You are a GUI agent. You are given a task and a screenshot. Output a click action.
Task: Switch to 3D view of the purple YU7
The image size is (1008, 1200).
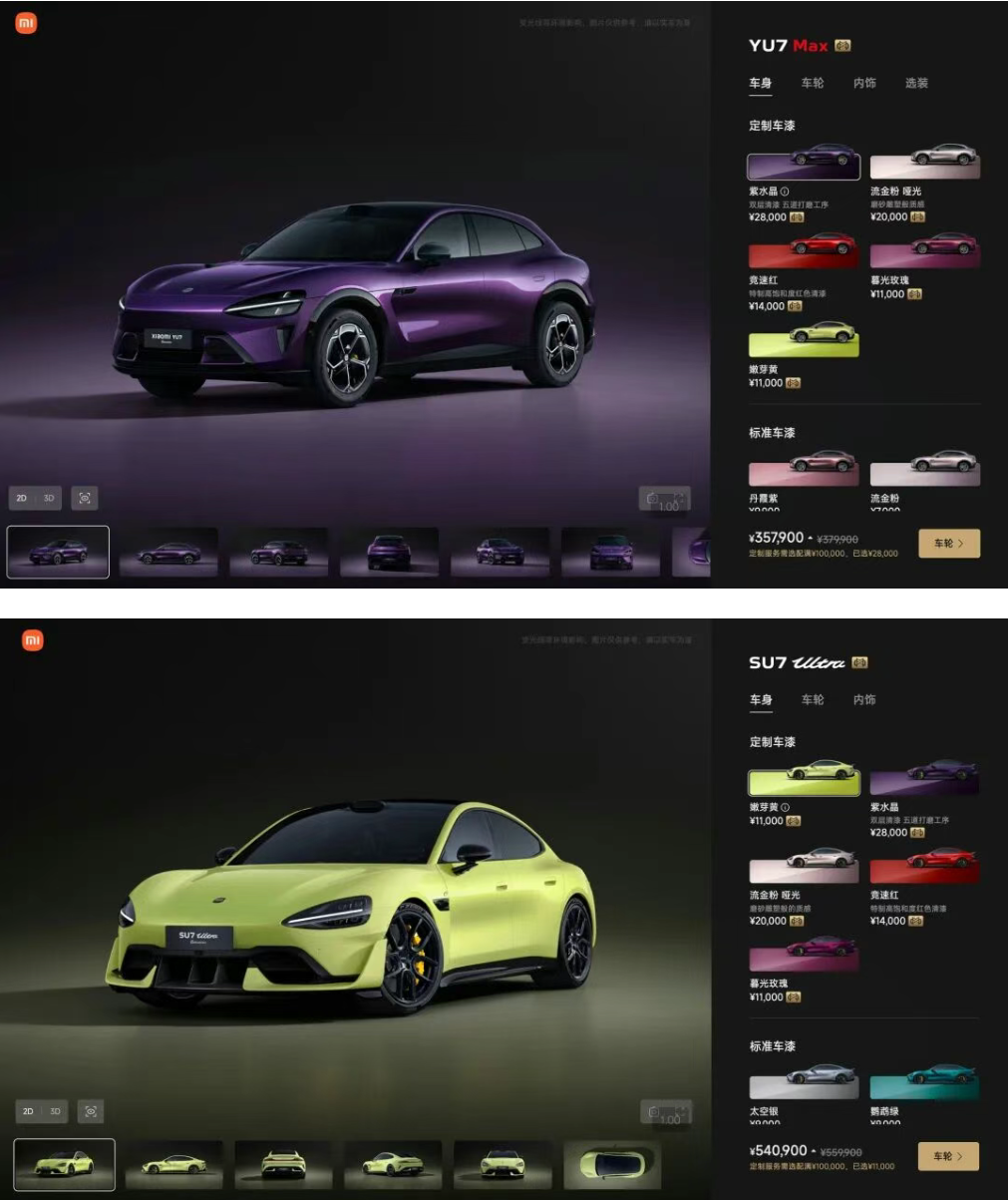click(49, 498)
